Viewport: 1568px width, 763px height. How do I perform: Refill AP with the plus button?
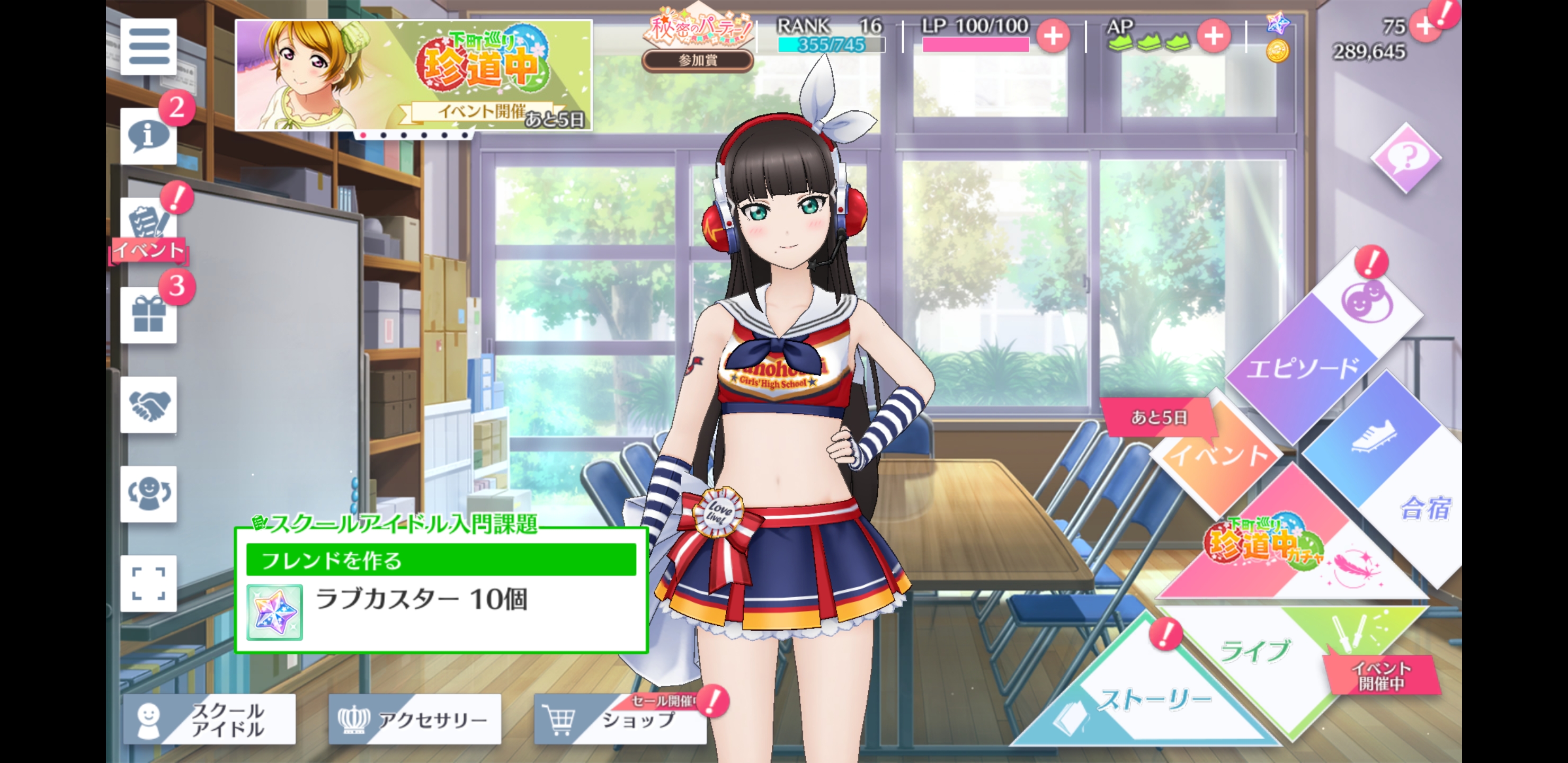[1213, 36]
